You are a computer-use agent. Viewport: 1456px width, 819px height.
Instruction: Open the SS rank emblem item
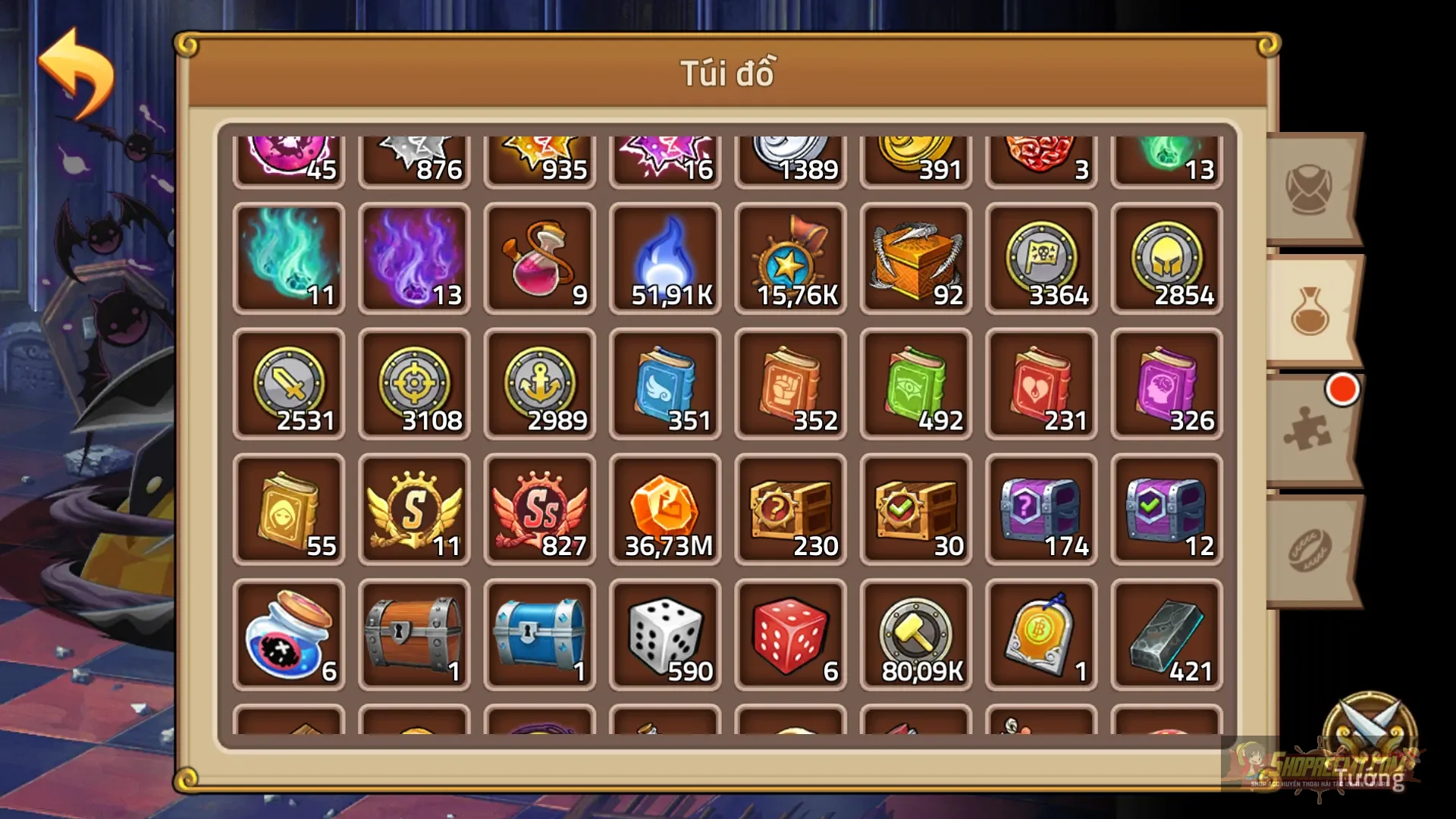pos(540,510)
